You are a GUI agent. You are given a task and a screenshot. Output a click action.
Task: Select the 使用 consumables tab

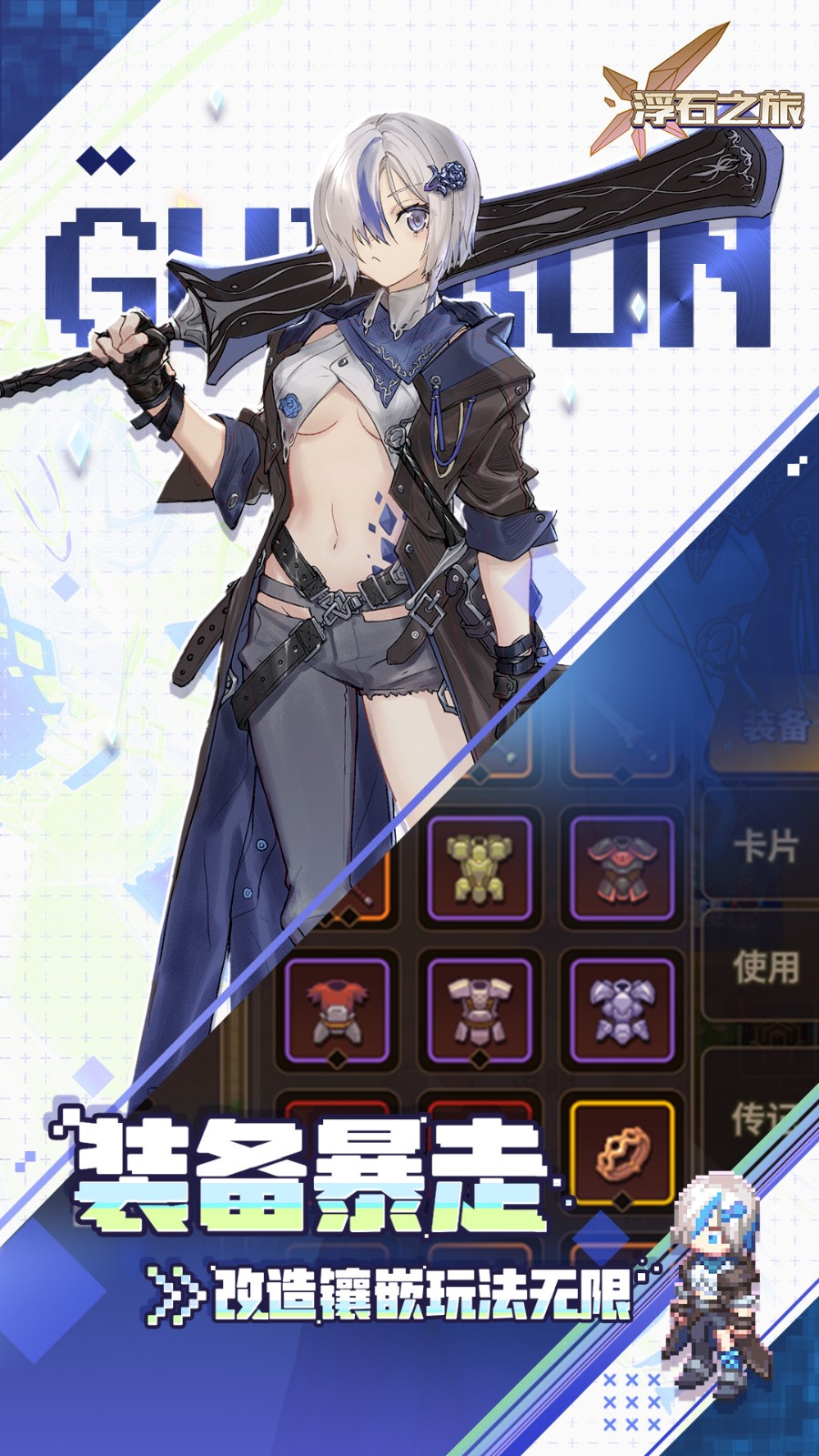765,967
